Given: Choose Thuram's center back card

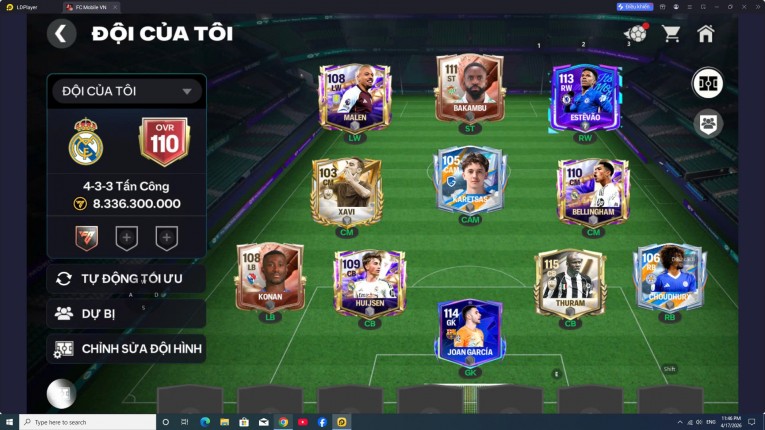Looking at the screenshot, I should point(570,280).
